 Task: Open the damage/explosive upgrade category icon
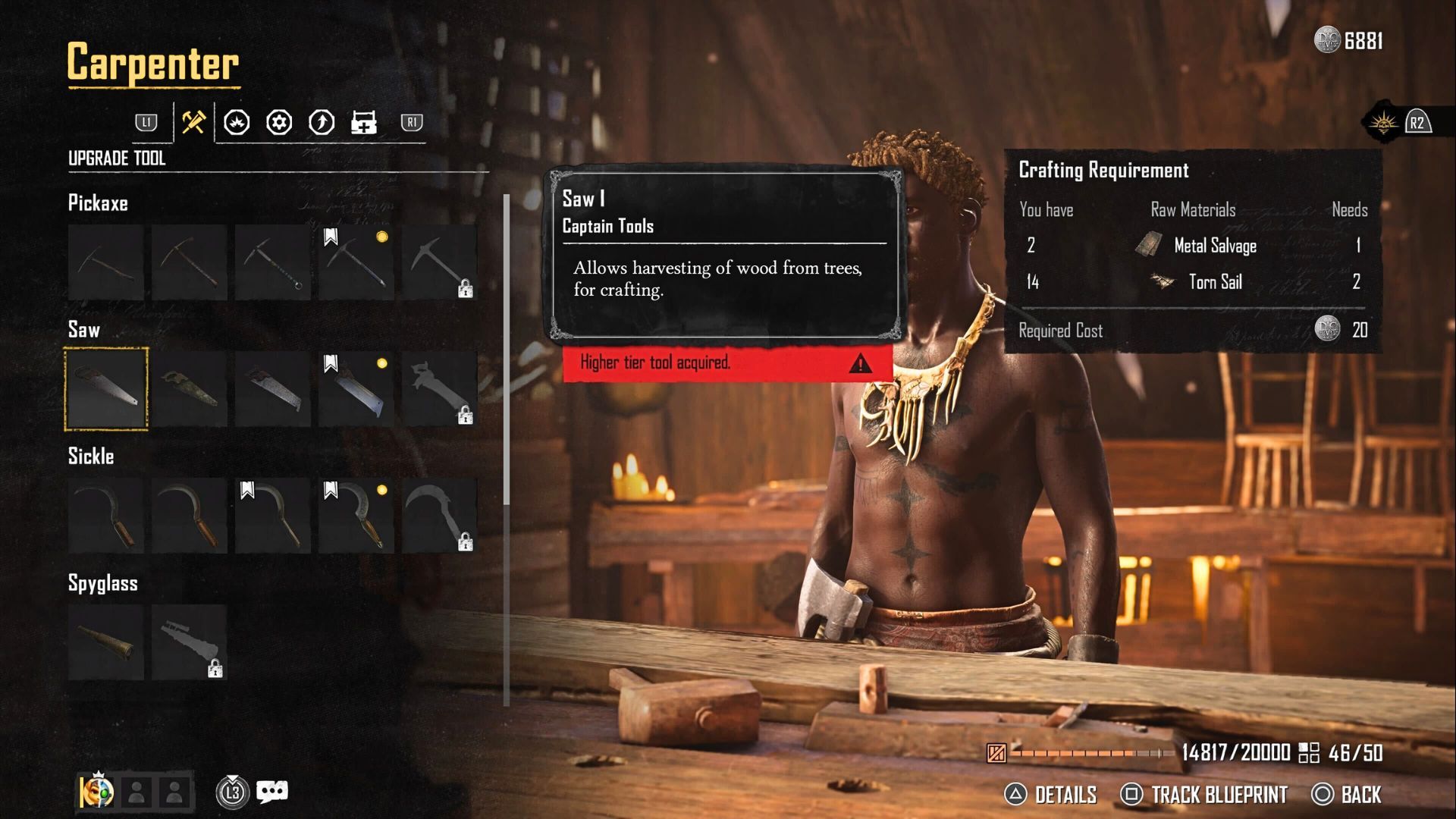237,122
